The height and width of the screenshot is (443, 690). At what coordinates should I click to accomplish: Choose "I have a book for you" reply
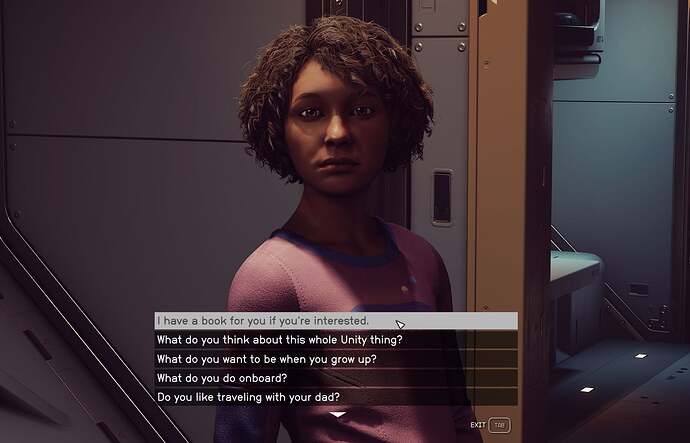pos(264,321)
